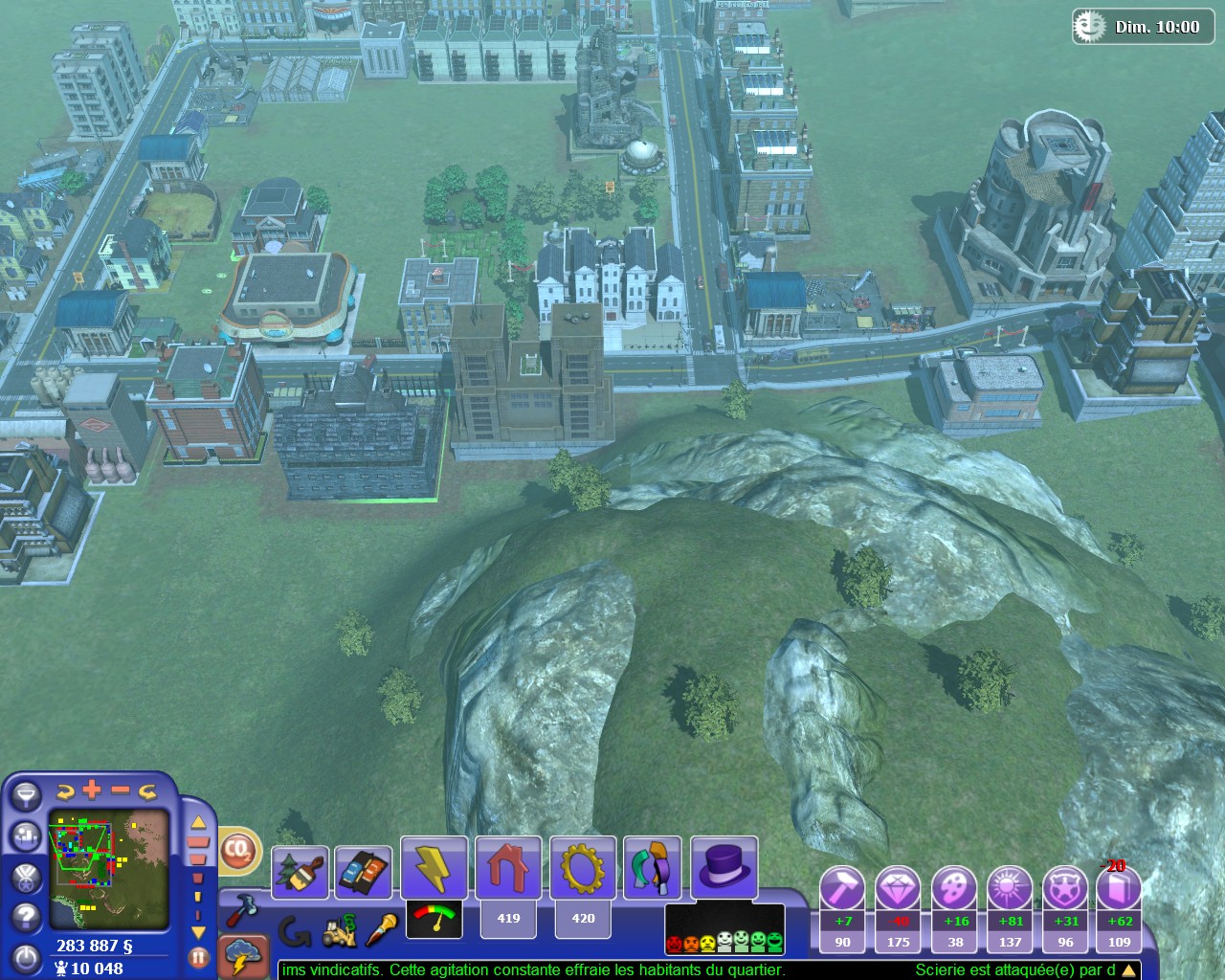
Task: Open the road-building cars tool
Action: pos(363,872)
